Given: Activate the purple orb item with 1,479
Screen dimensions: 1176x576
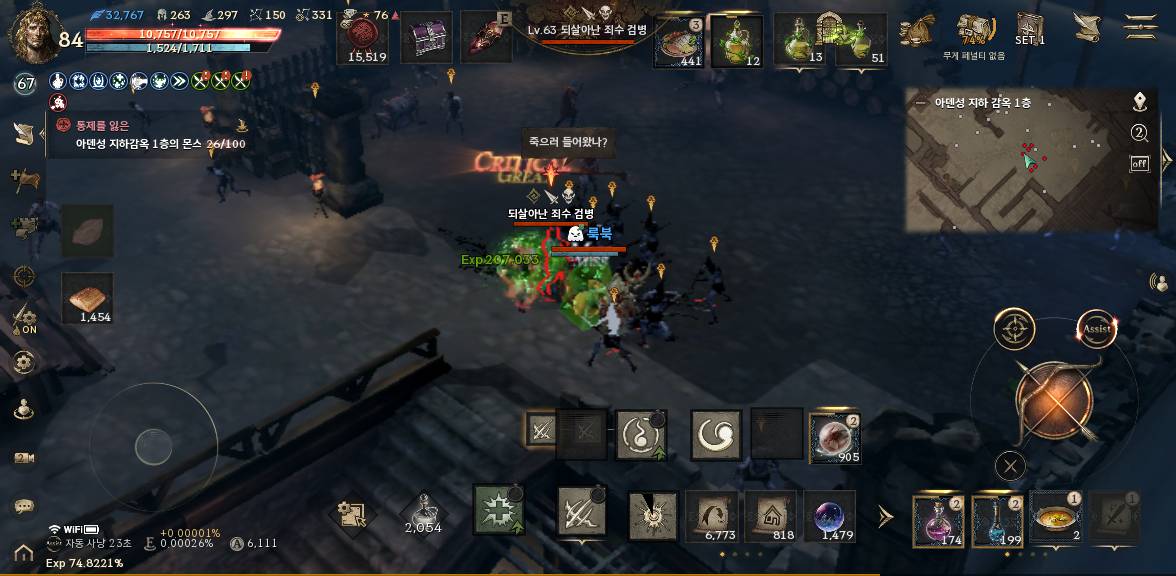Looking at the screenshot, I should click(829, 517).
